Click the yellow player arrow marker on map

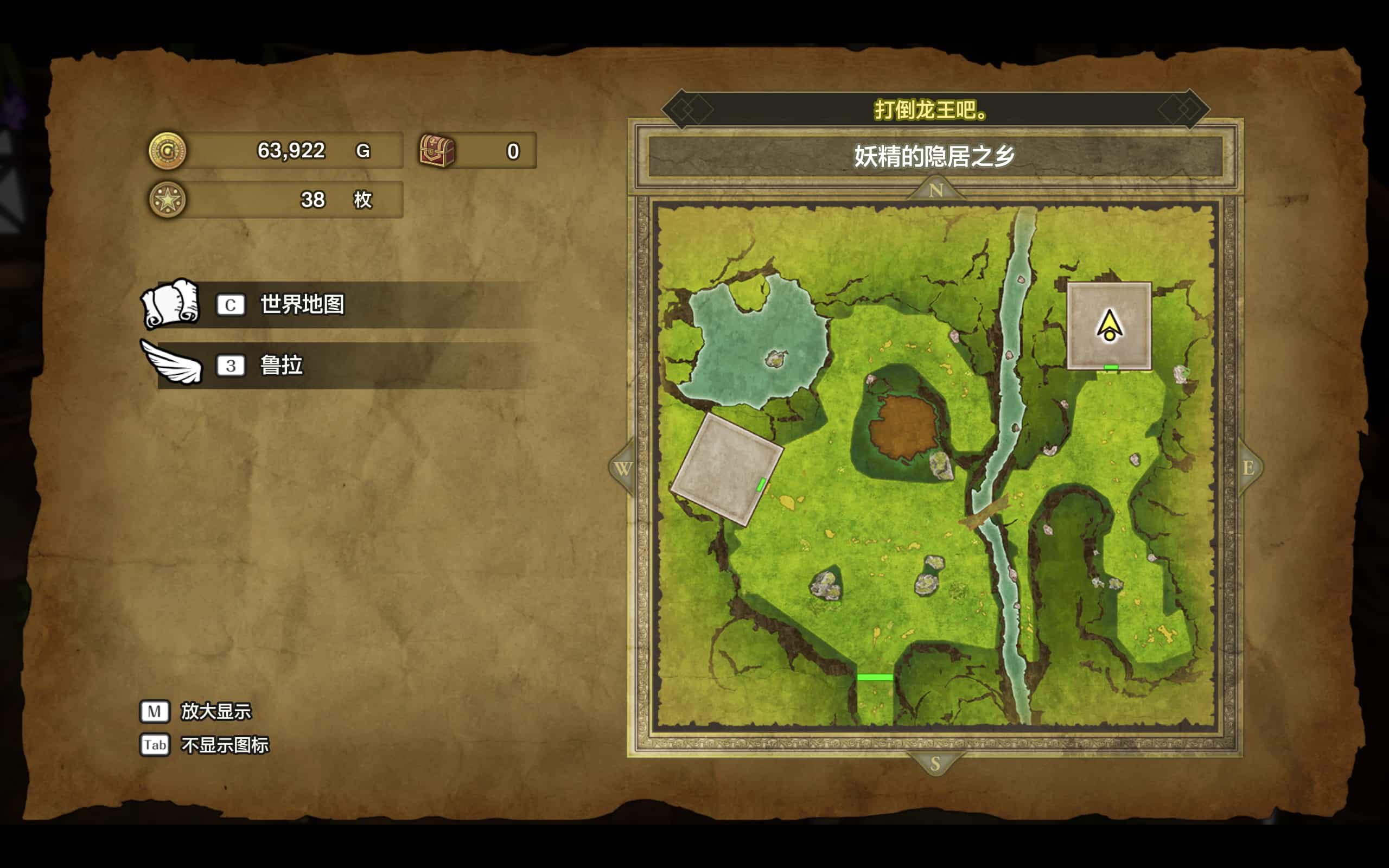[x=1109, y=325]
